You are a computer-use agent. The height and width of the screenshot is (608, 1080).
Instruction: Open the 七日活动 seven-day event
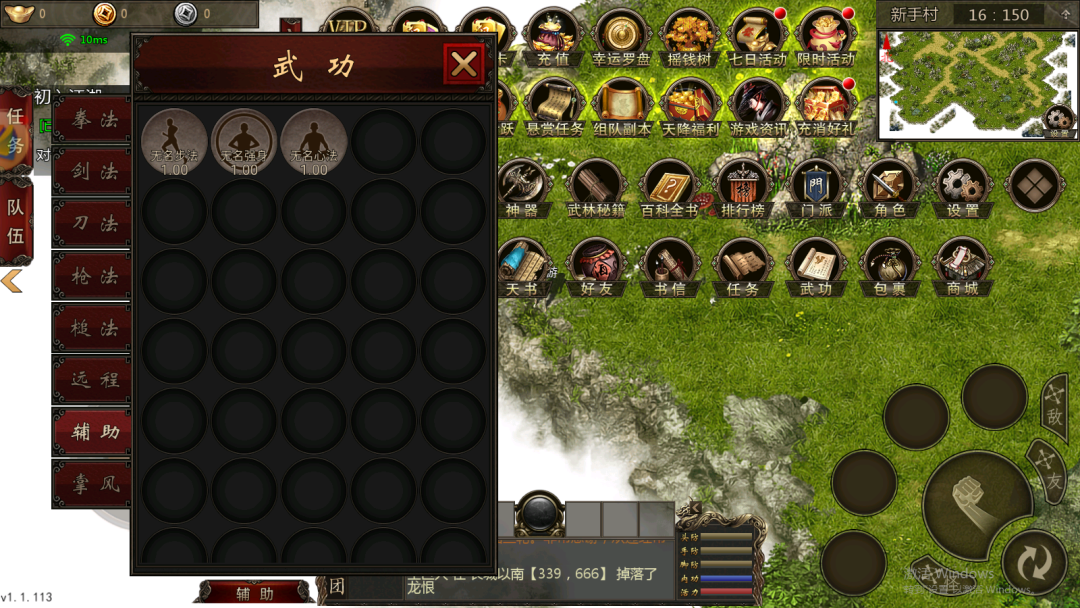(x=757, y=38)
